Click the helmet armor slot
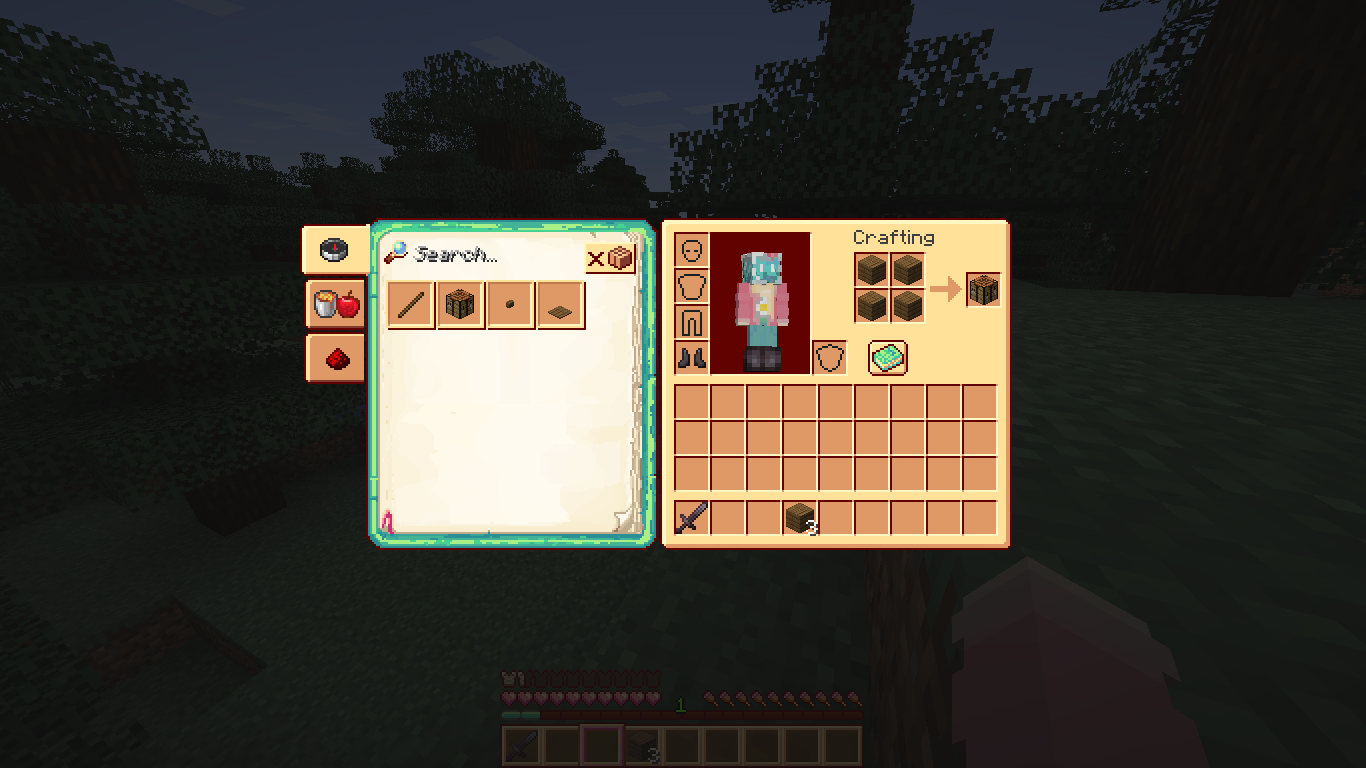 tap(691, 250)
